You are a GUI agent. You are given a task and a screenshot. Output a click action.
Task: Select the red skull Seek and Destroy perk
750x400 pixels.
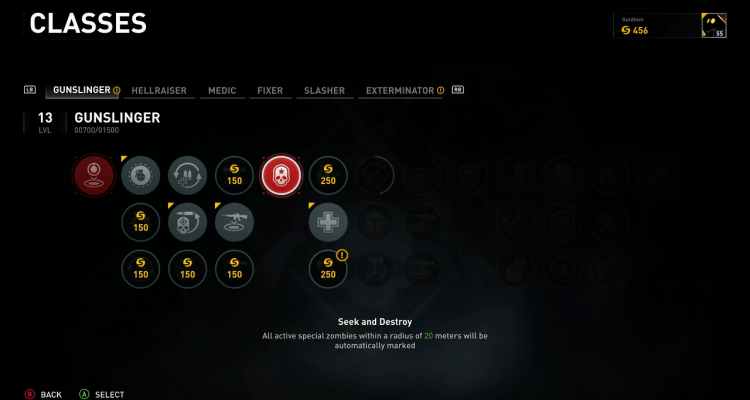pos(281,175)
